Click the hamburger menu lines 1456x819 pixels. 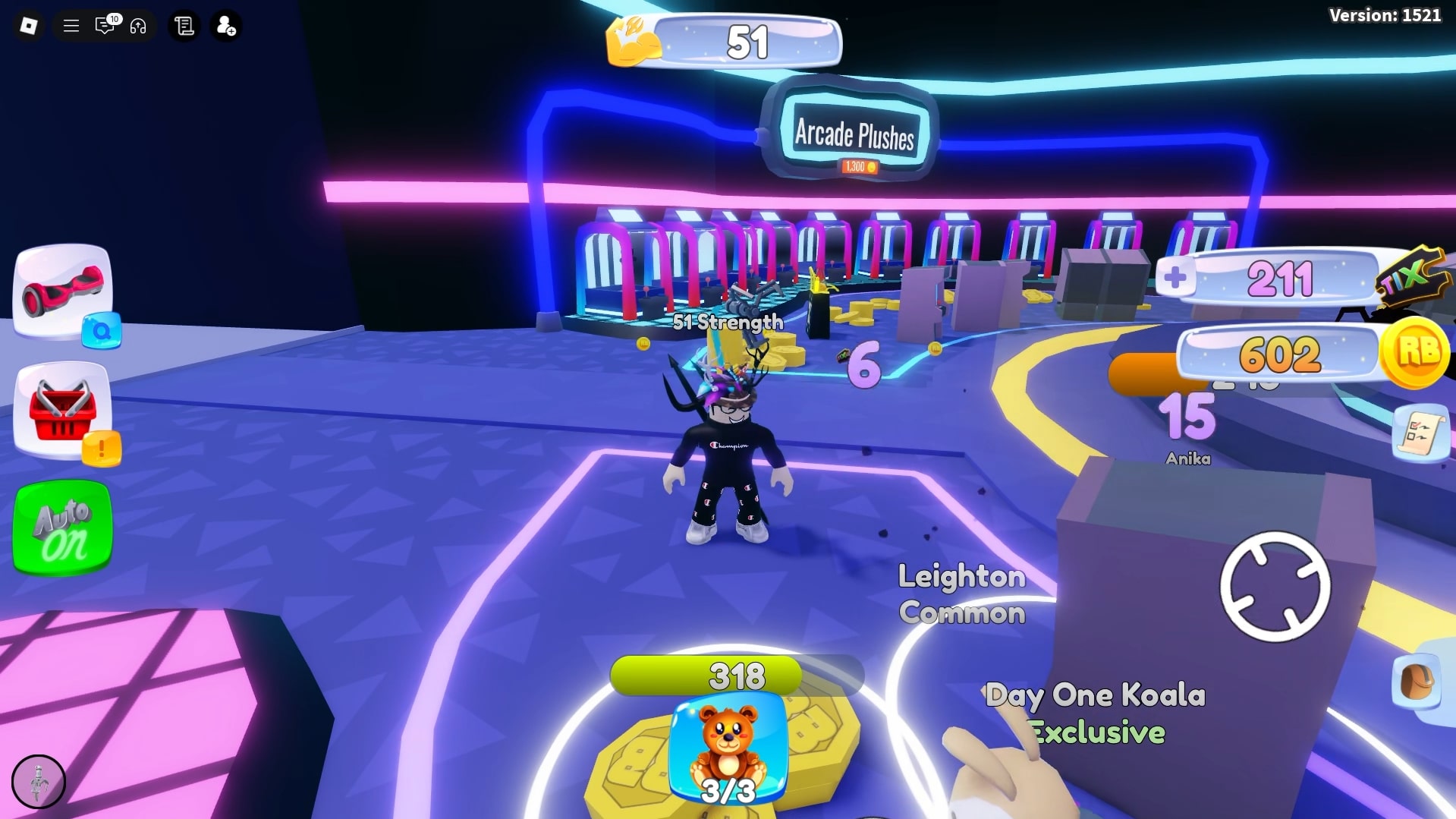click(x=71, y=25)
